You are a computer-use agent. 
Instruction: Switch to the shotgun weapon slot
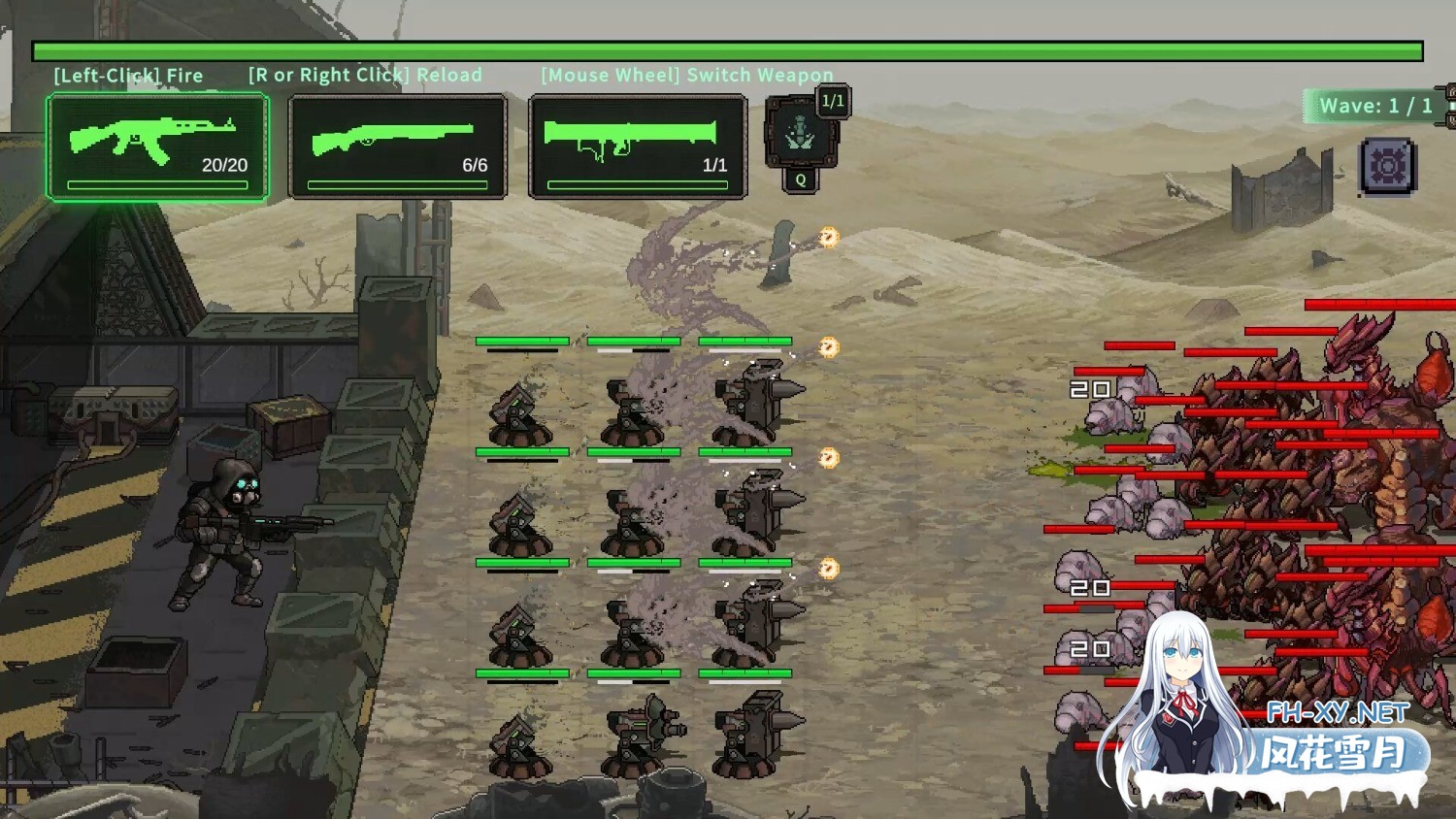point(398,147)
